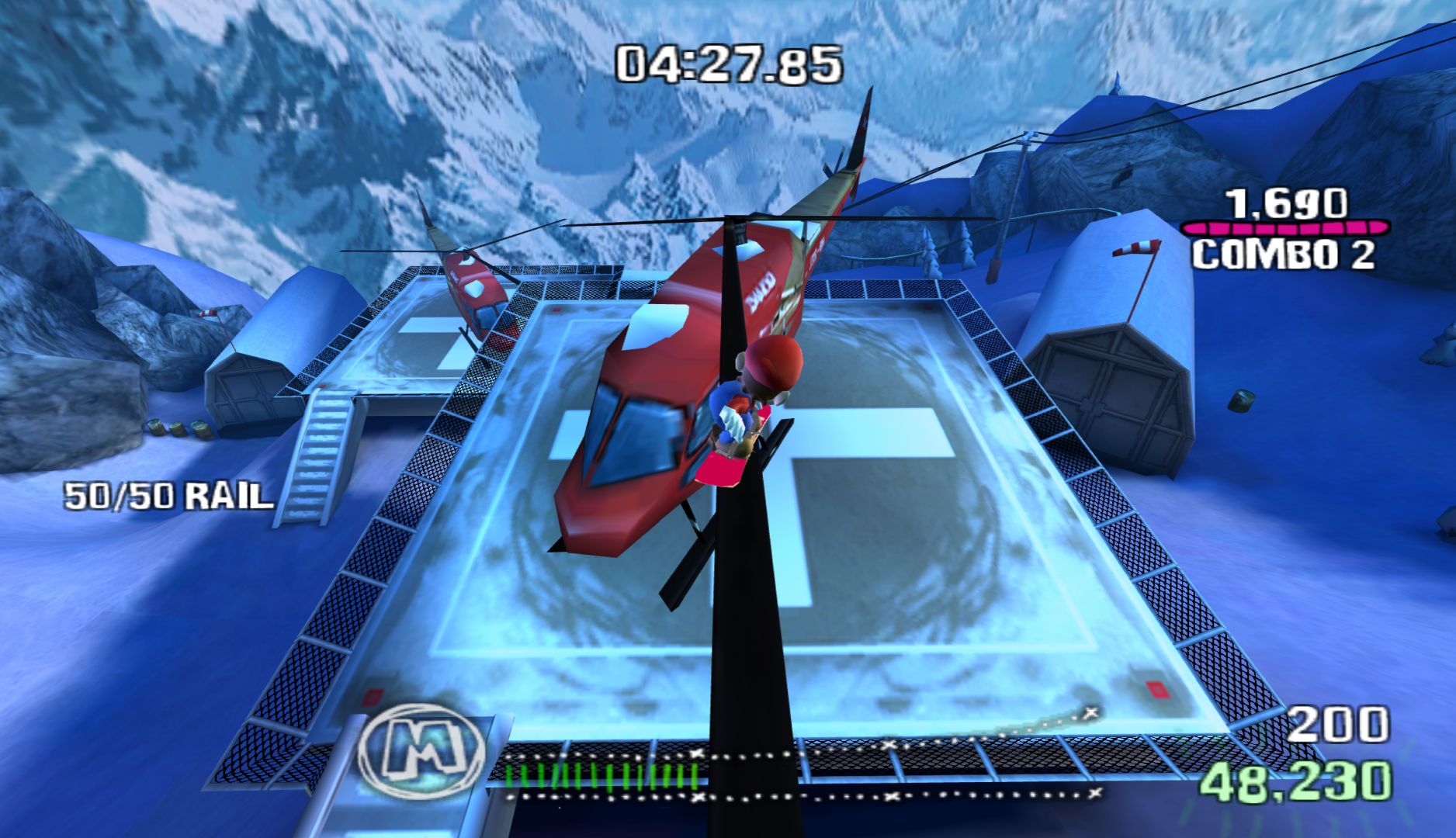The image size is (1456, 838).
Task: Click the circular M emblem icon
Action: (x=423, y=750)
